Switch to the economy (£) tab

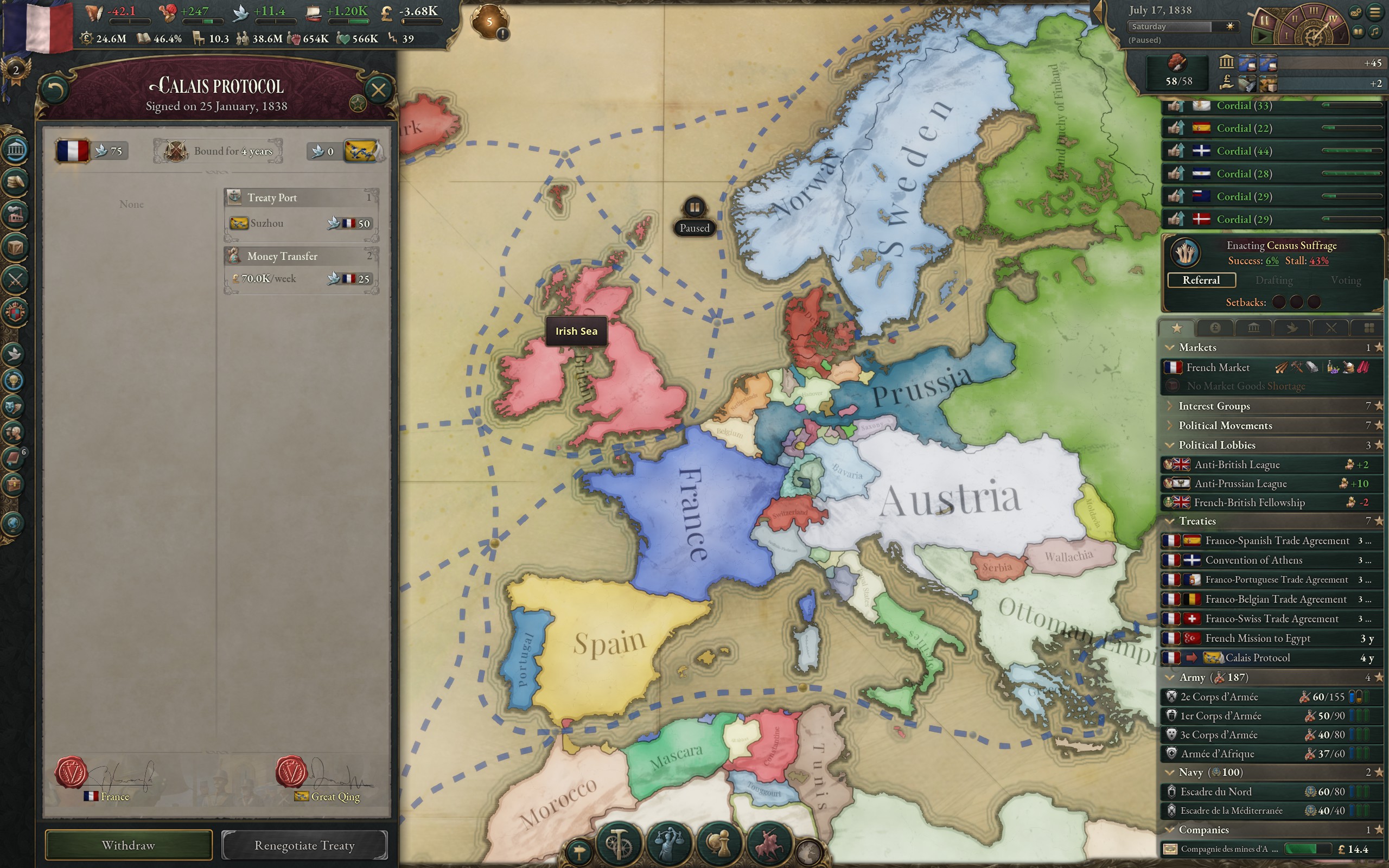(1215, 328)
